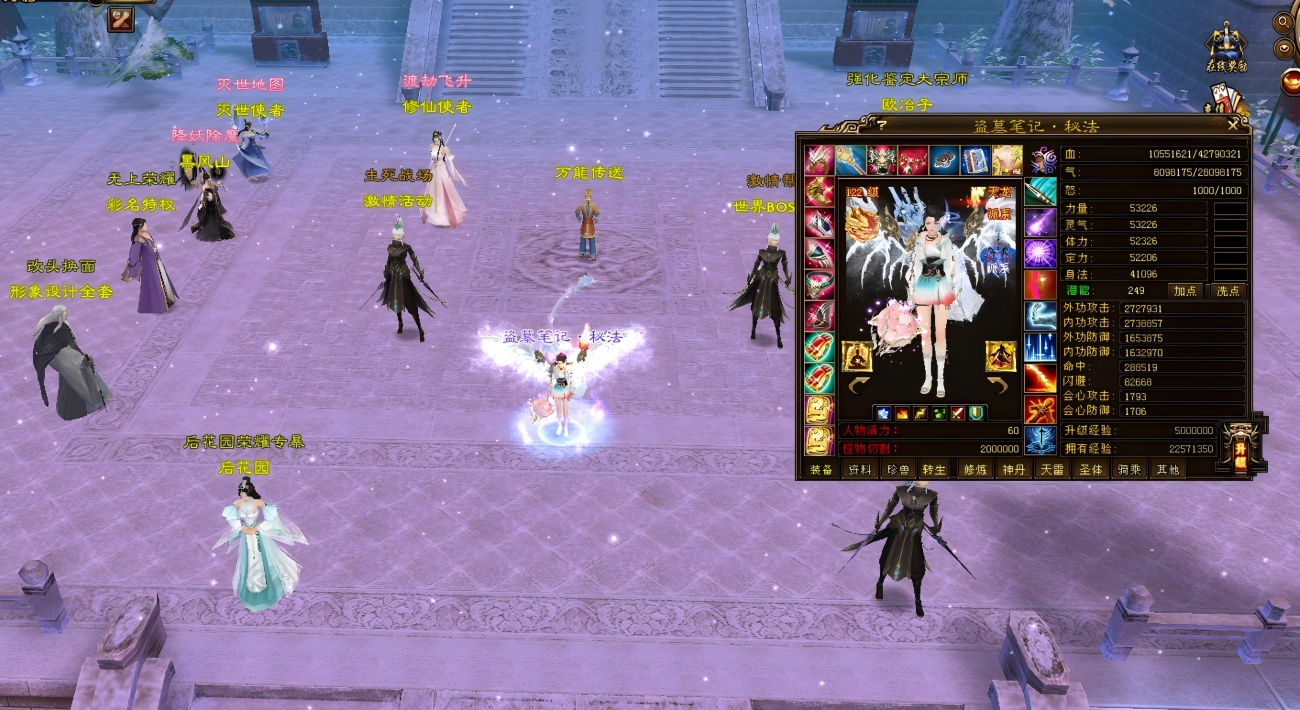Rotate character model with left arrow
The width and height of the screenshot is (1300, 710).
pos(855,385)
